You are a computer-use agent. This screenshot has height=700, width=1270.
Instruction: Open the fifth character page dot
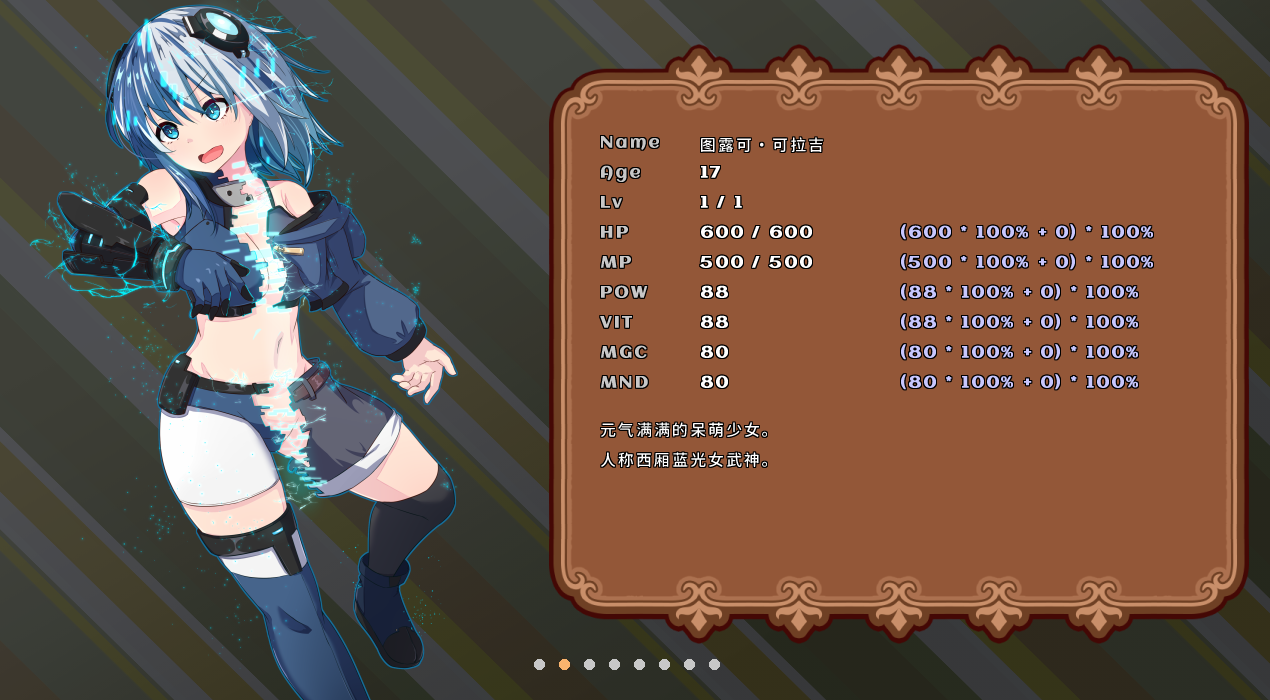coord(639,664)
